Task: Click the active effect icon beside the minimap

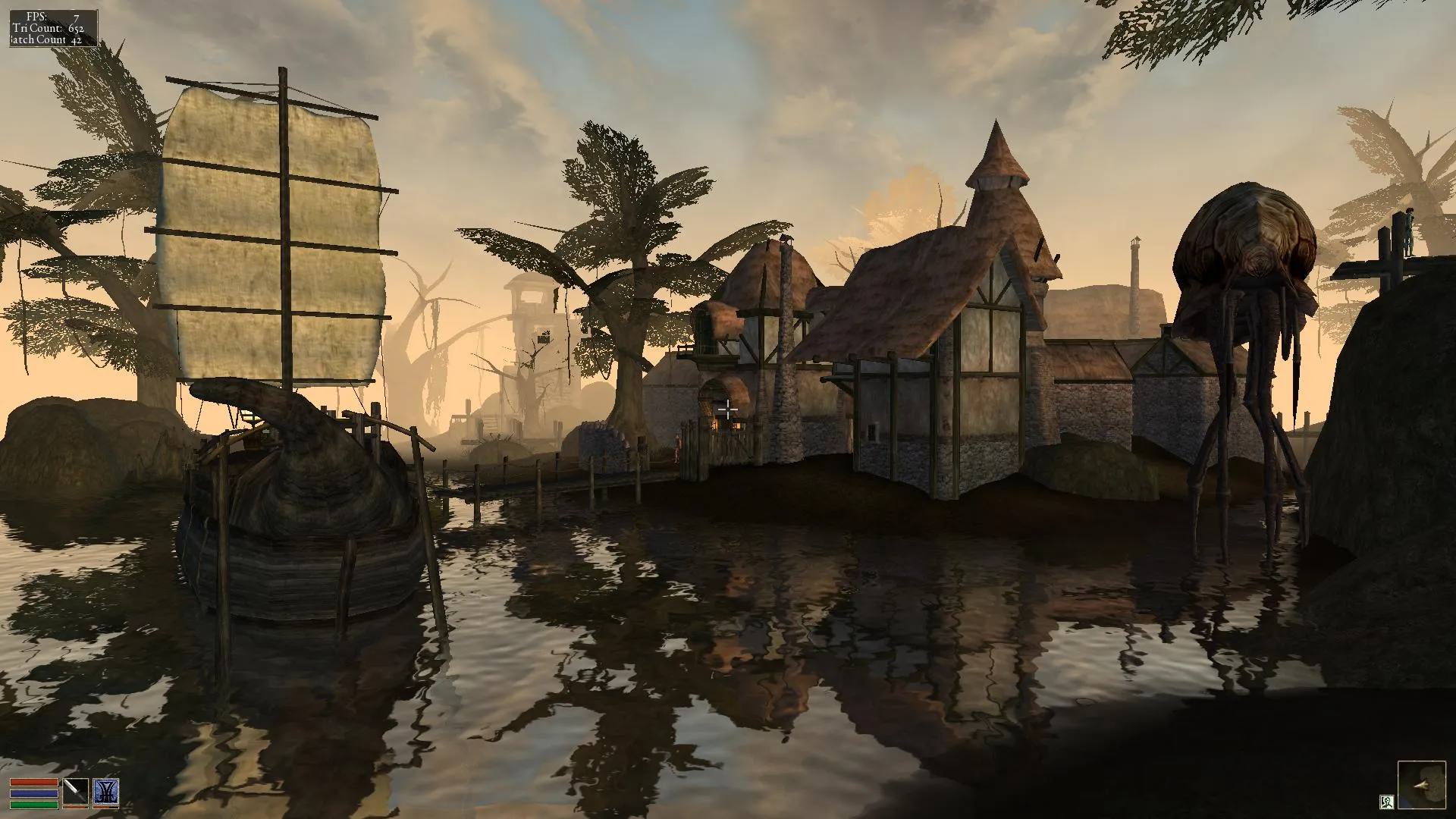Action: click(x=1387, y=802)
